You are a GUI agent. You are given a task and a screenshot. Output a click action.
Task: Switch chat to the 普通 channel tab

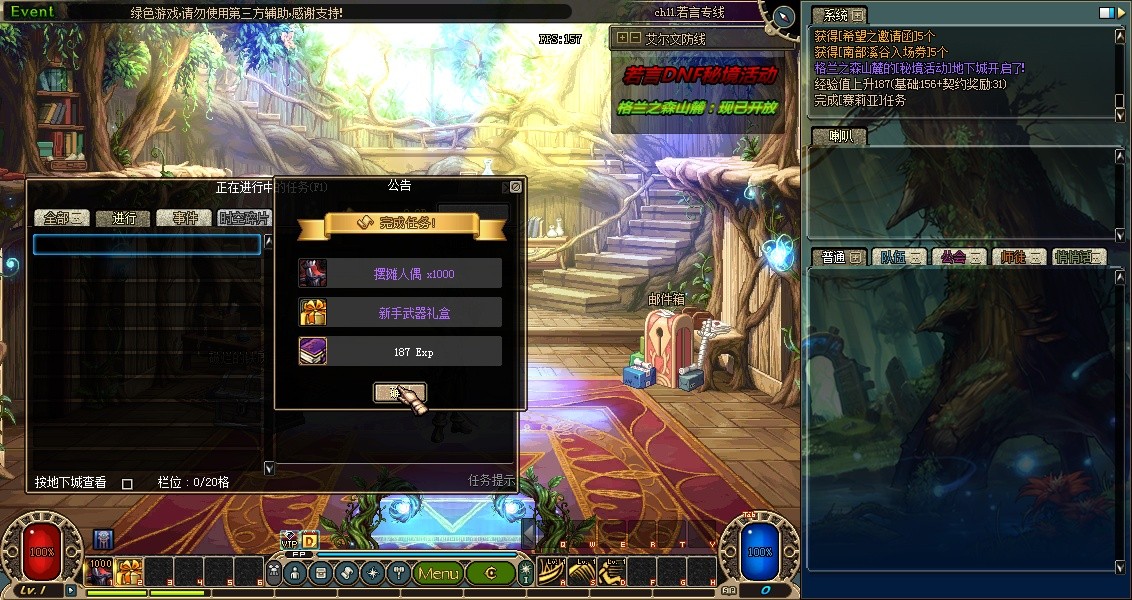pyautogui.click(x=838, y=257)
